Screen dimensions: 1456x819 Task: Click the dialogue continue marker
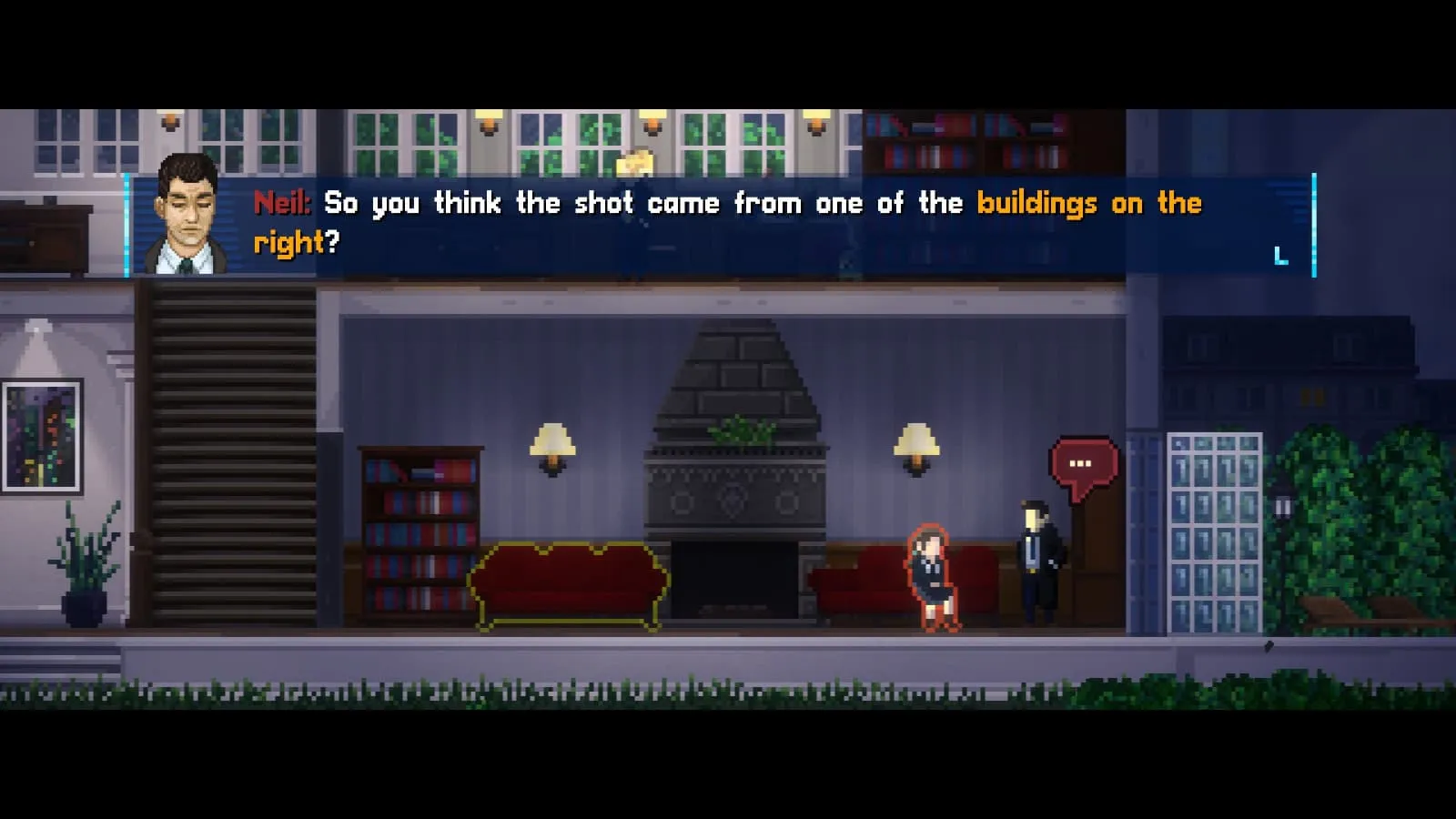1281,257
